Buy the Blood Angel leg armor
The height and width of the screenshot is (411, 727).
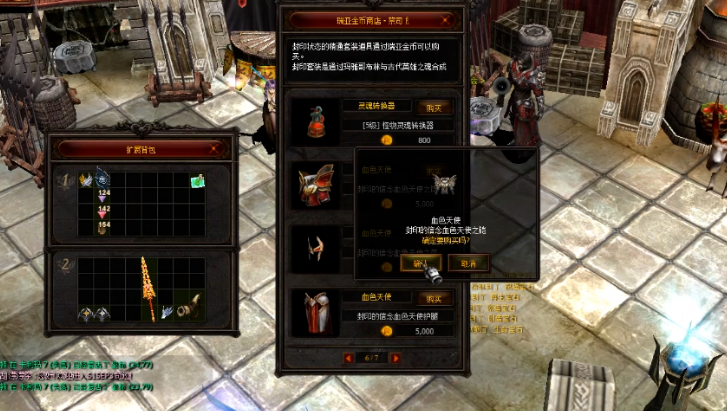432,298
